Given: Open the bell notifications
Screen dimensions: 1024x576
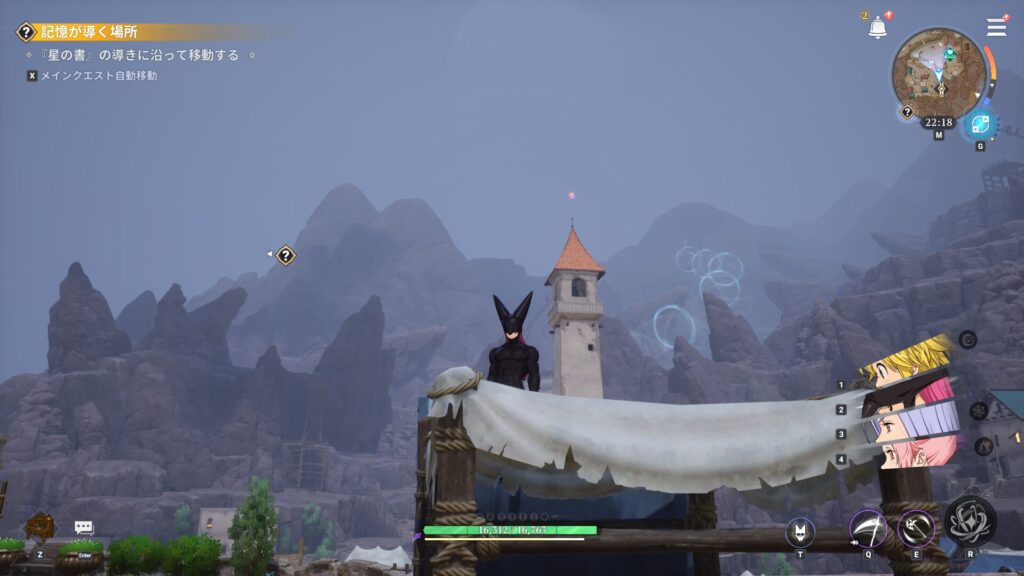Looking at the screenshot, I should (x=877, y=28).
